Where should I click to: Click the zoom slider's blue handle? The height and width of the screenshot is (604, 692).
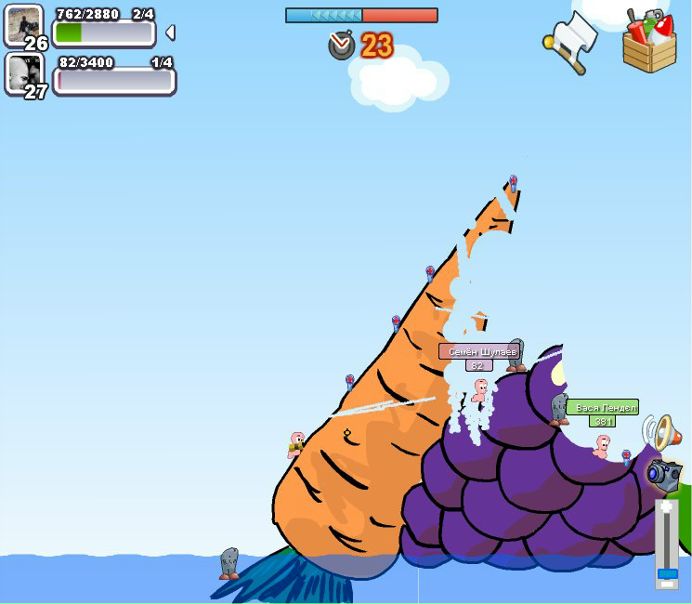(x=666, y=573)
